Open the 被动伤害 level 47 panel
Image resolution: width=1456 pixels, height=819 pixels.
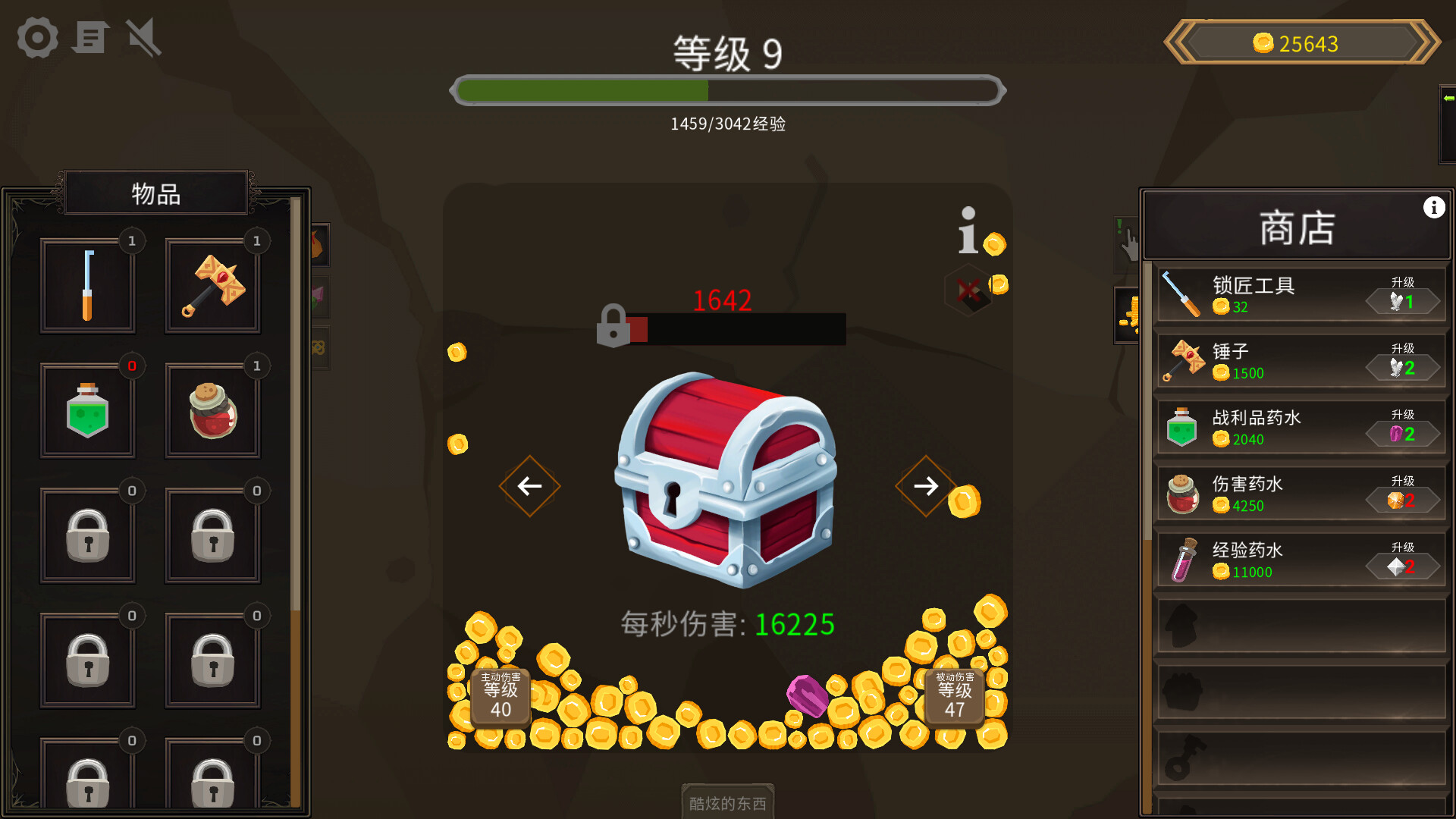[954, 696]
